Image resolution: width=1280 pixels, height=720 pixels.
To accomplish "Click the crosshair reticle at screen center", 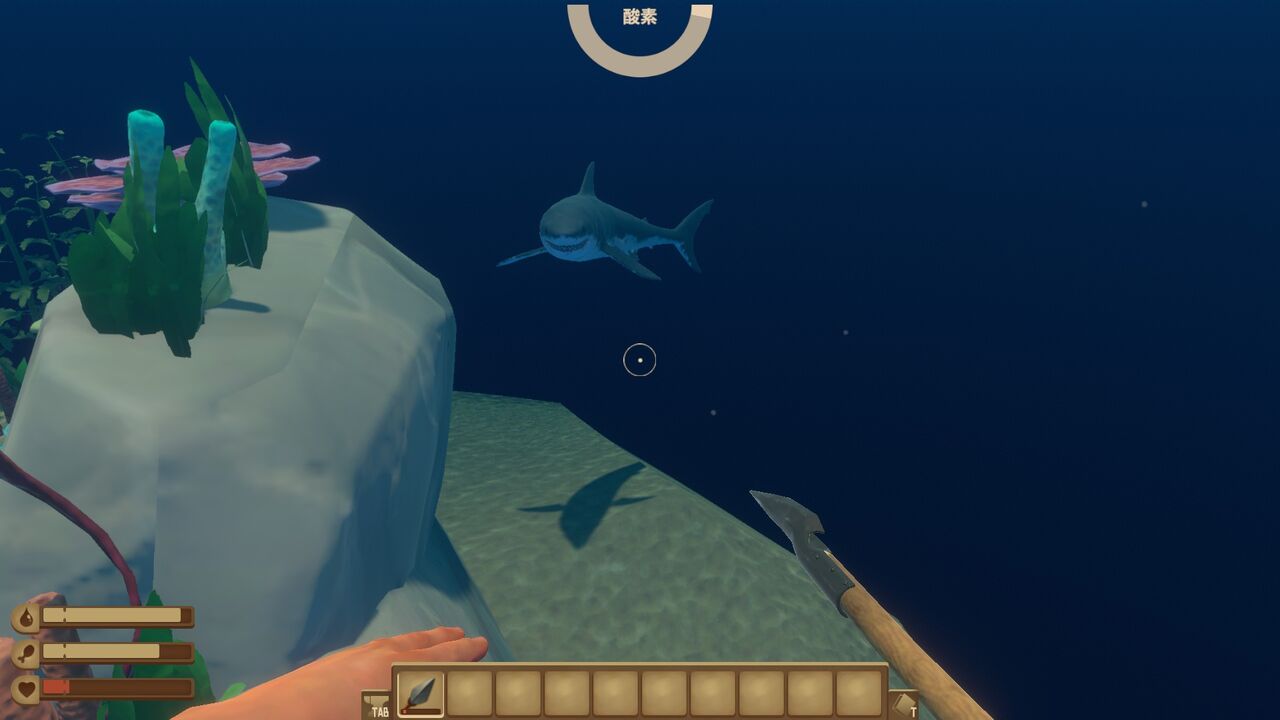I will (x=638, y=360).
